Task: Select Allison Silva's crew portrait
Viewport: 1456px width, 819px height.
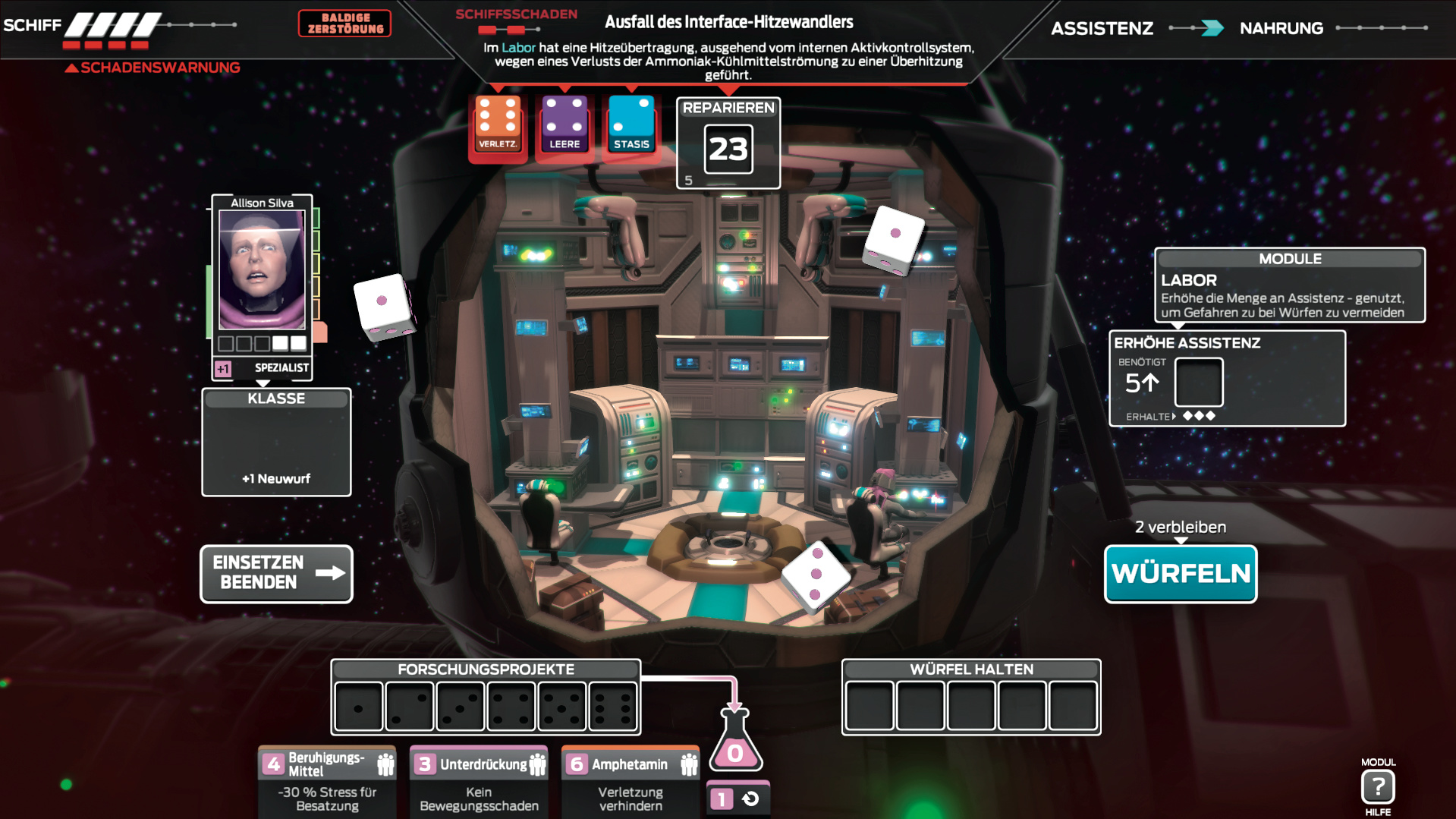Action: coord(262,269)
